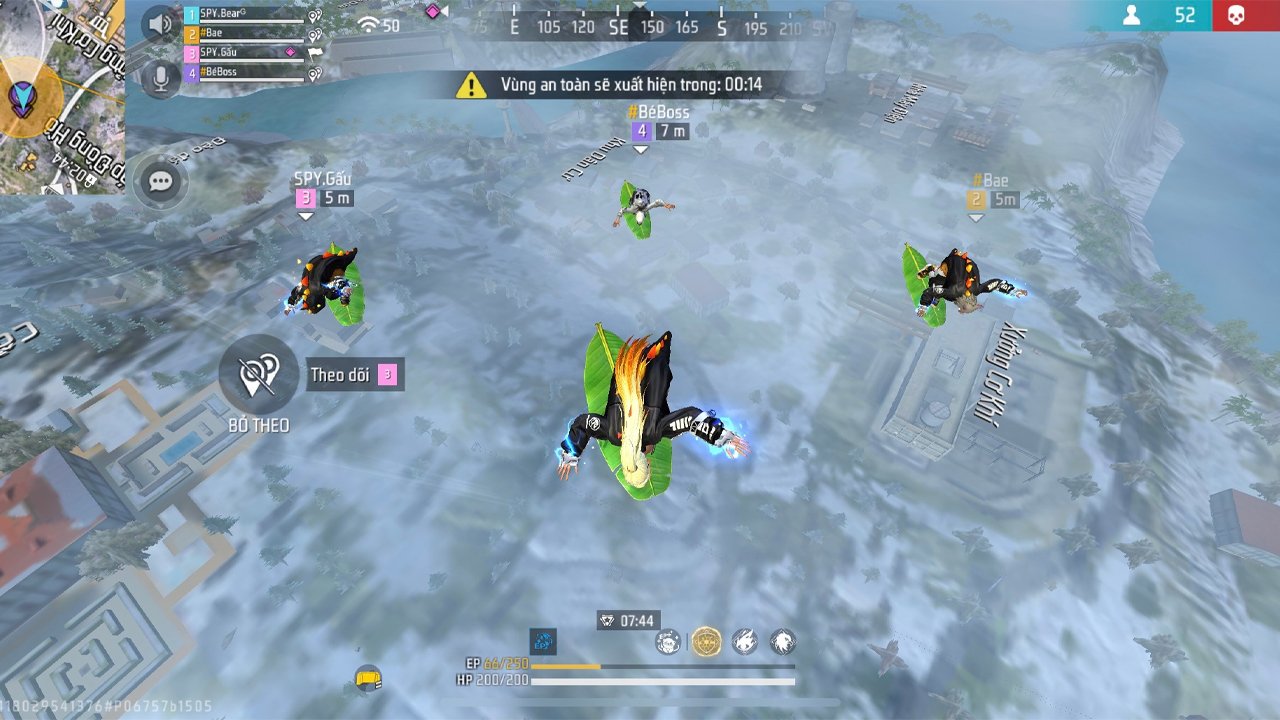
Task: Select the flame skill icon
Action: click(x=744, y=642)
